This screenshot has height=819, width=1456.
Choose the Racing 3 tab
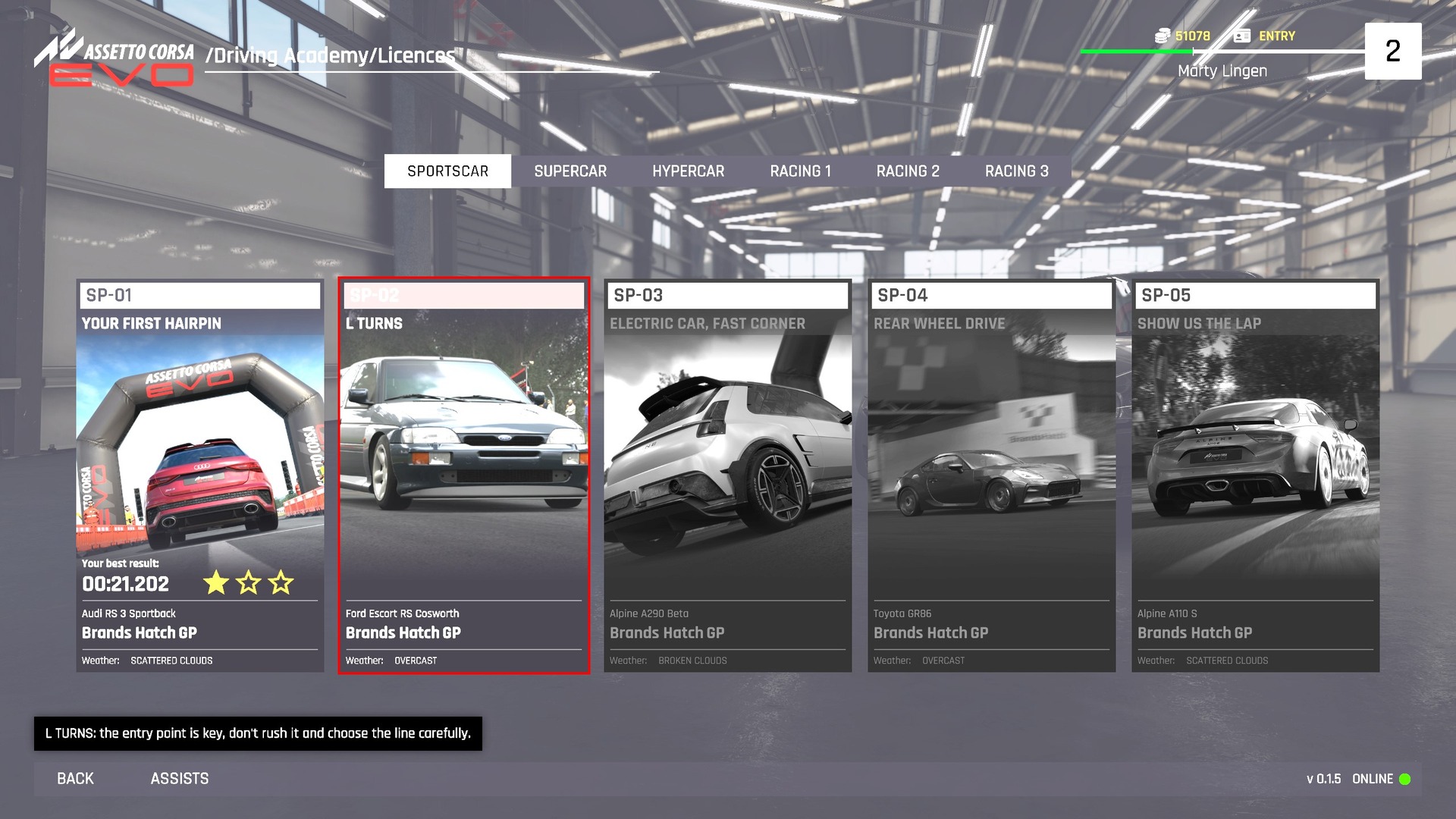click(x=1016, y=171)
